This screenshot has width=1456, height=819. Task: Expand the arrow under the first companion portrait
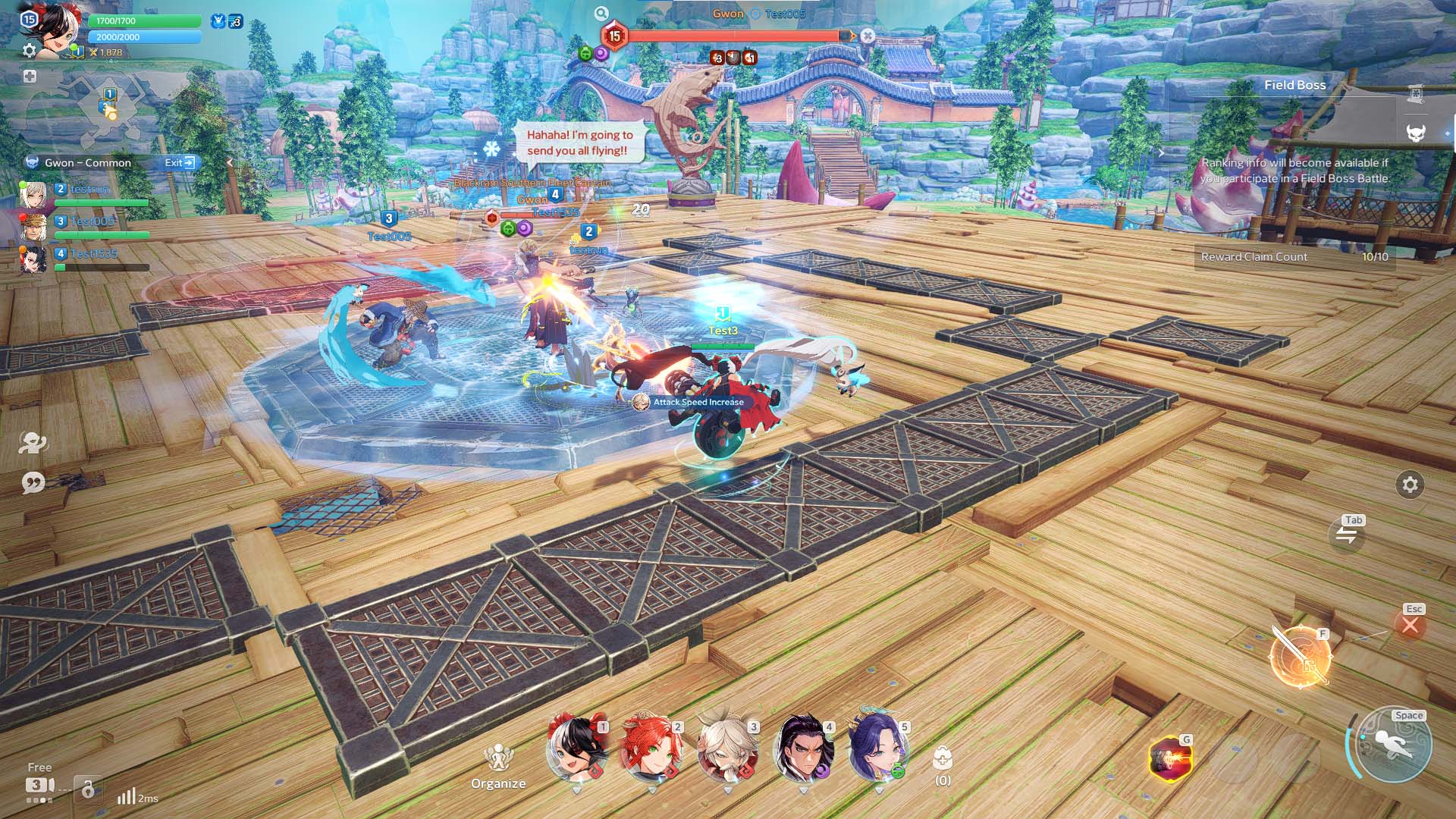click(x=578, y=789)
